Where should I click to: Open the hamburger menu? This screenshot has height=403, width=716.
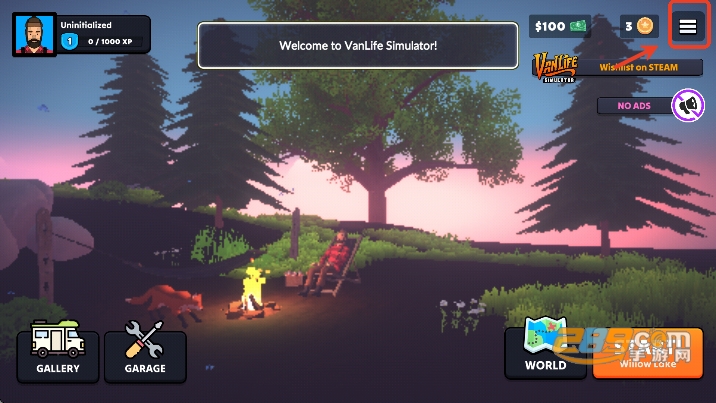point(688,27)
